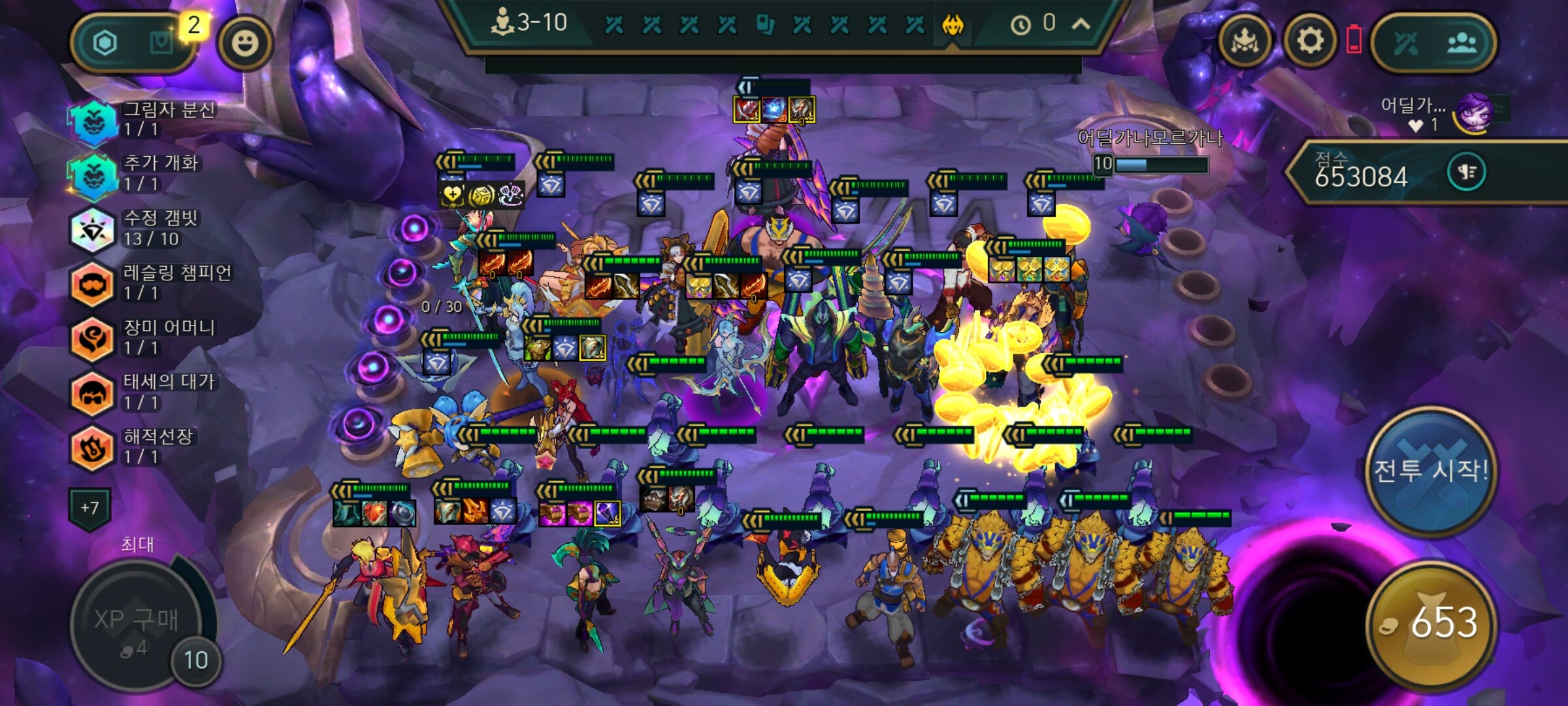1568x706 pixels.
Task: Open the gold pouch showing 653
Action: click(1431, 622)
